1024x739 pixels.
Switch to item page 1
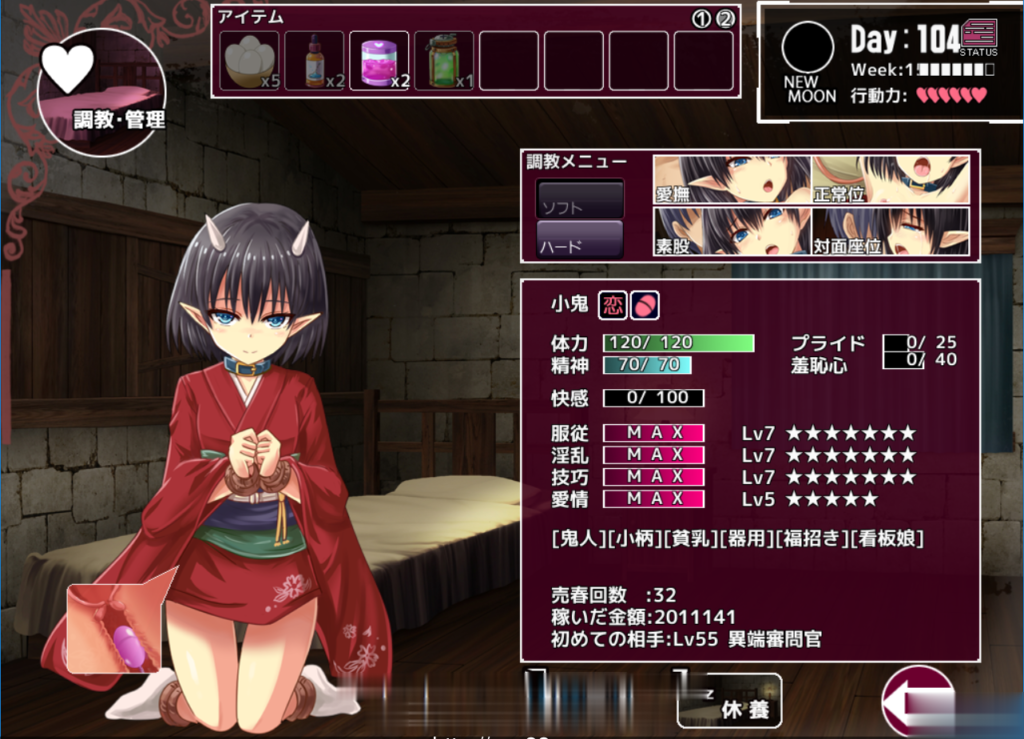point(702,18)
